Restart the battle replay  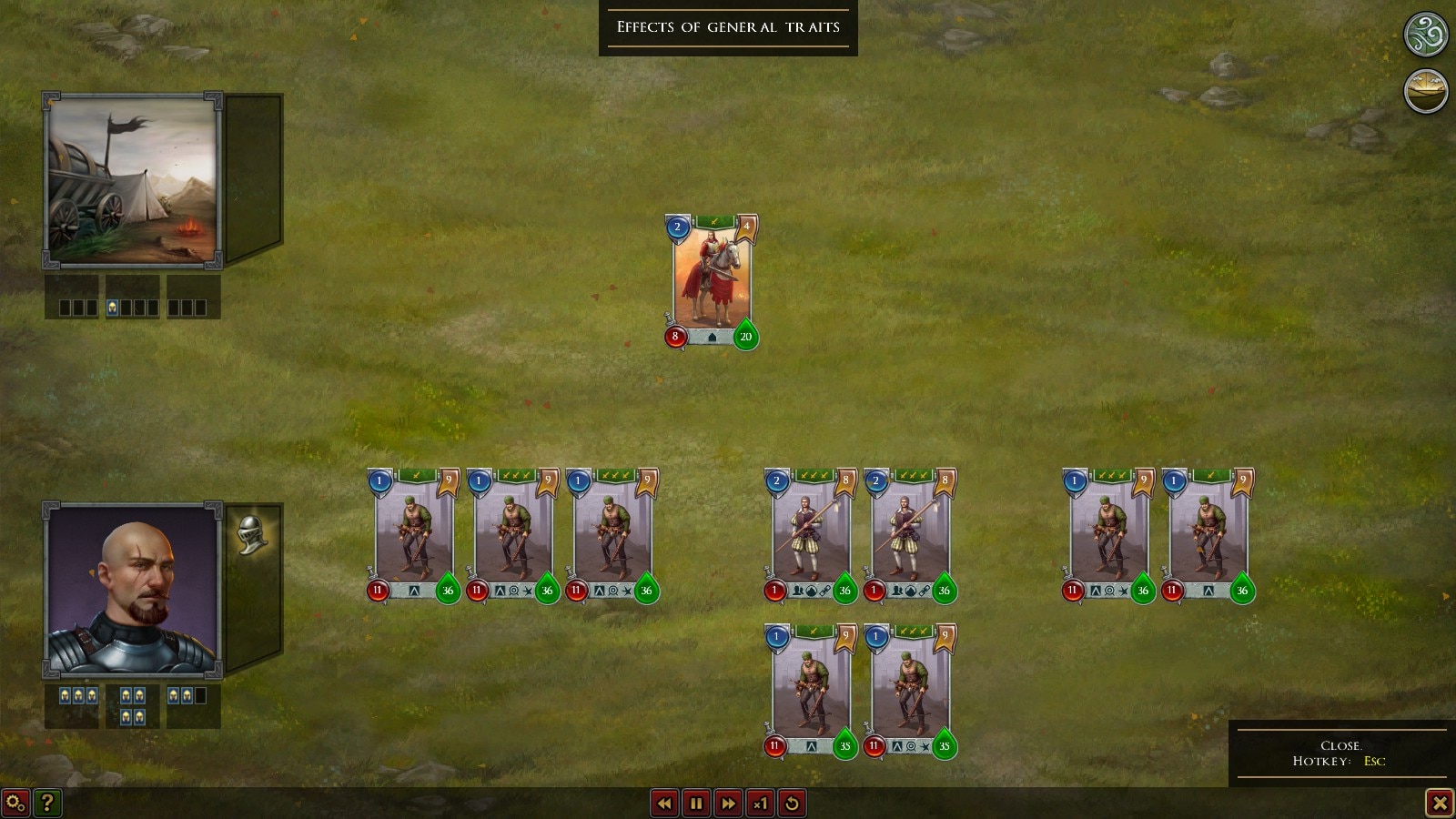pyautogui.click(x=792, y=803)
